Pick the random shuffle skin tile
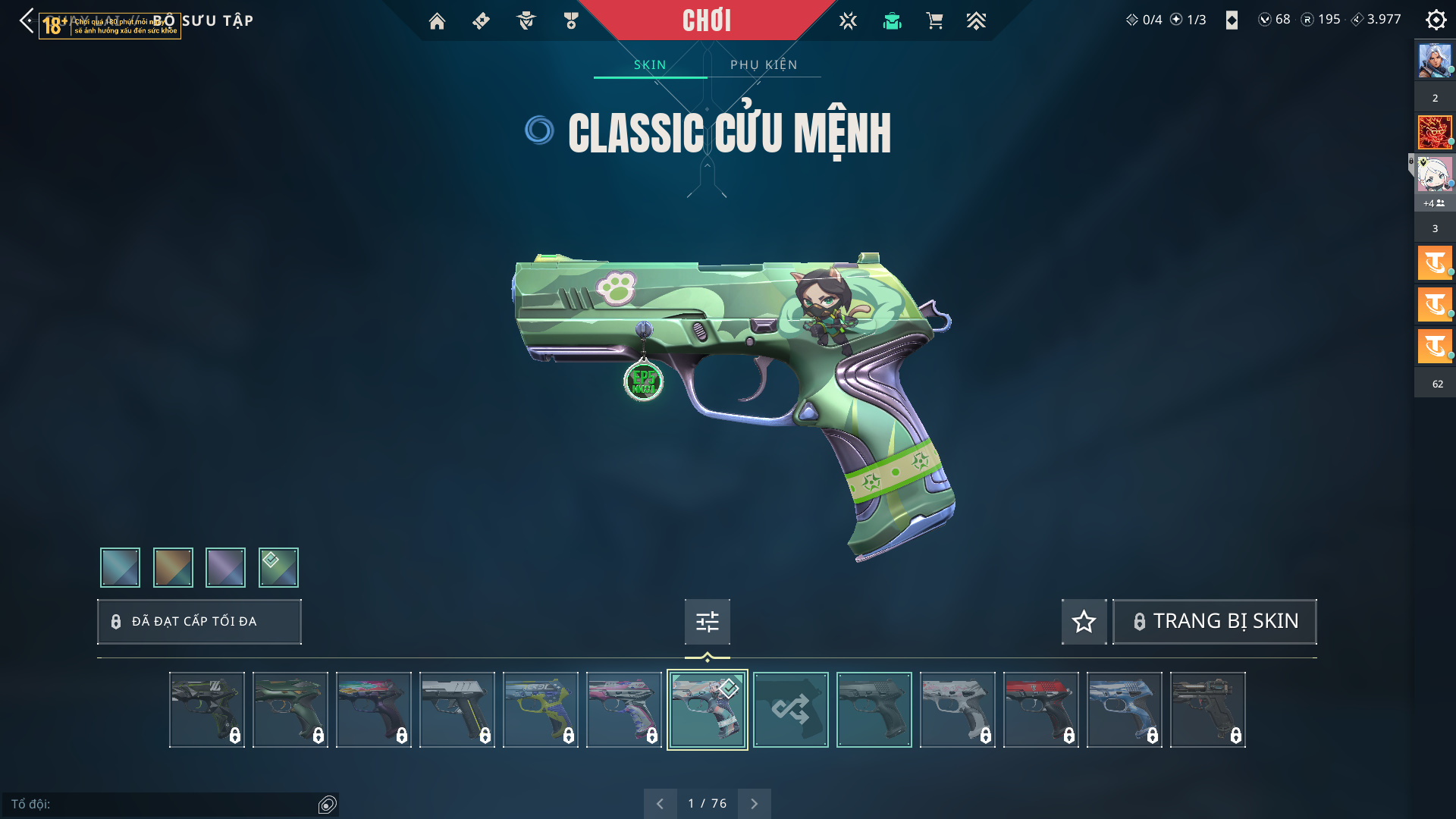The image size is (1456, 819). [x=790, y=710]
